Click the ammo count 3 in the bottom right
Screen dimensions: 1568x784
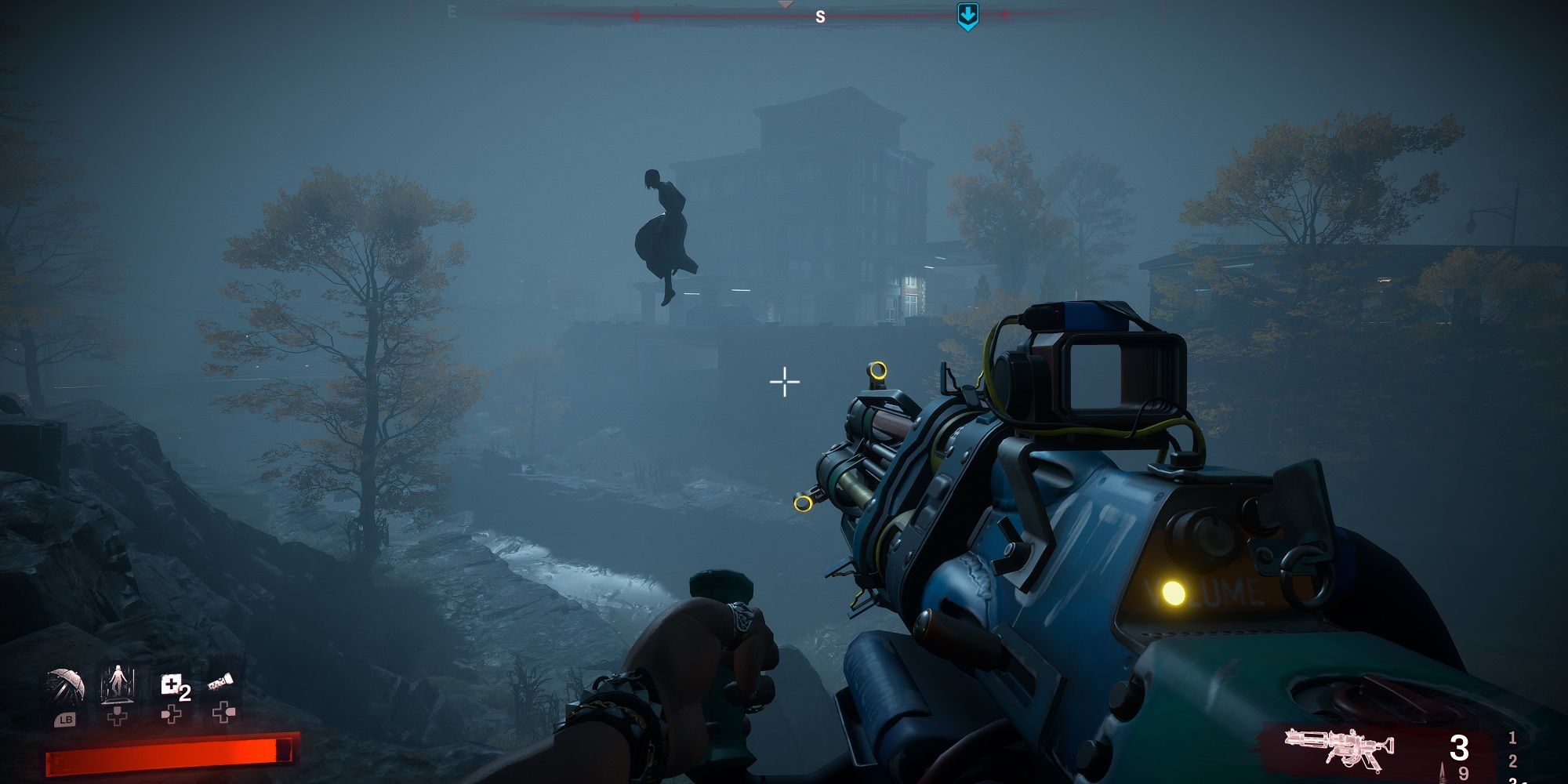tap(1459, 749)
